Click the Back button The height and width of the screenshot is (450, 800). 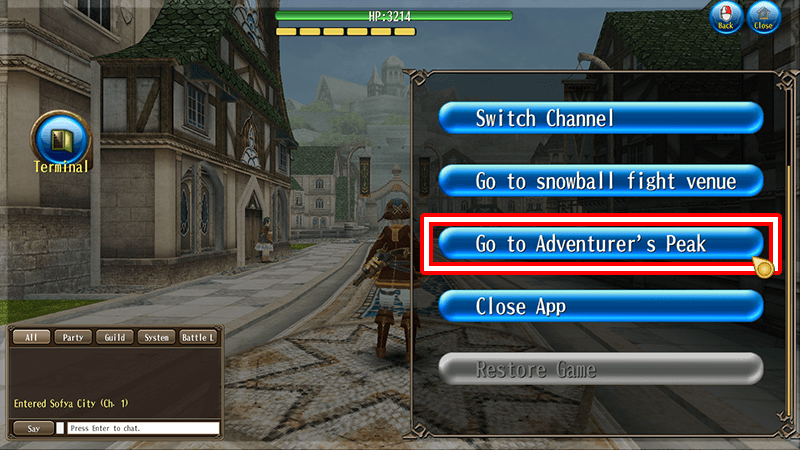(x=725, y=17)
